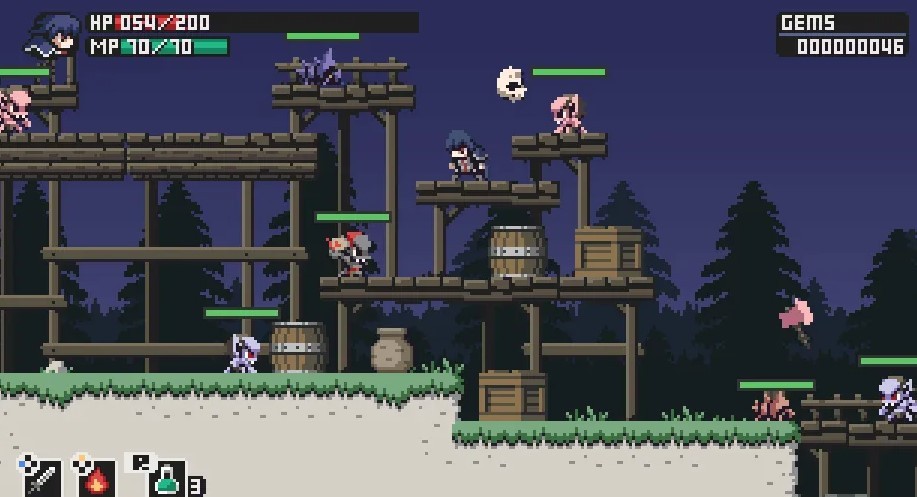The width and height of the screenshot is (917, 497).
Task: Select the sword attack slot
Action: coord(43,478)
